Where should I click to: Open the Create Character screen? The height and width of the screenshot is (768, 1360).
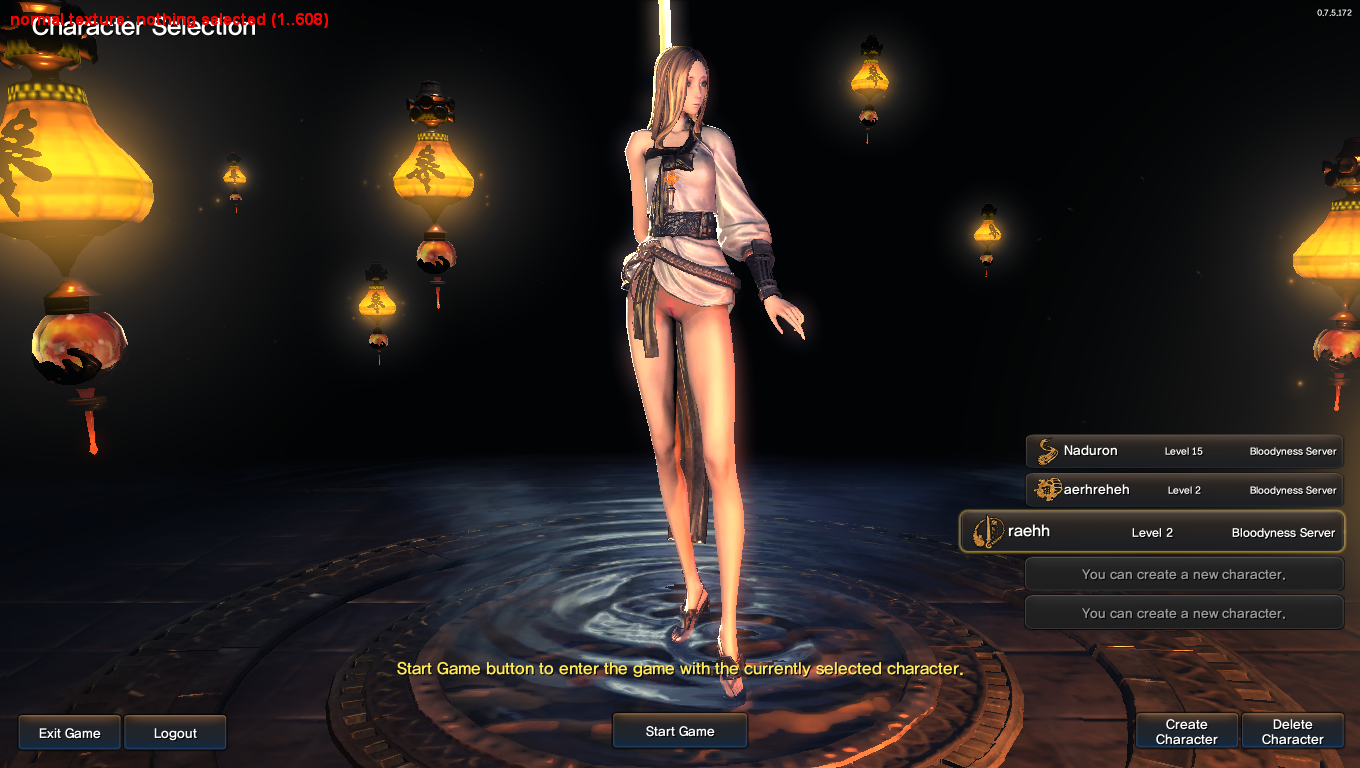(1186, 732)
